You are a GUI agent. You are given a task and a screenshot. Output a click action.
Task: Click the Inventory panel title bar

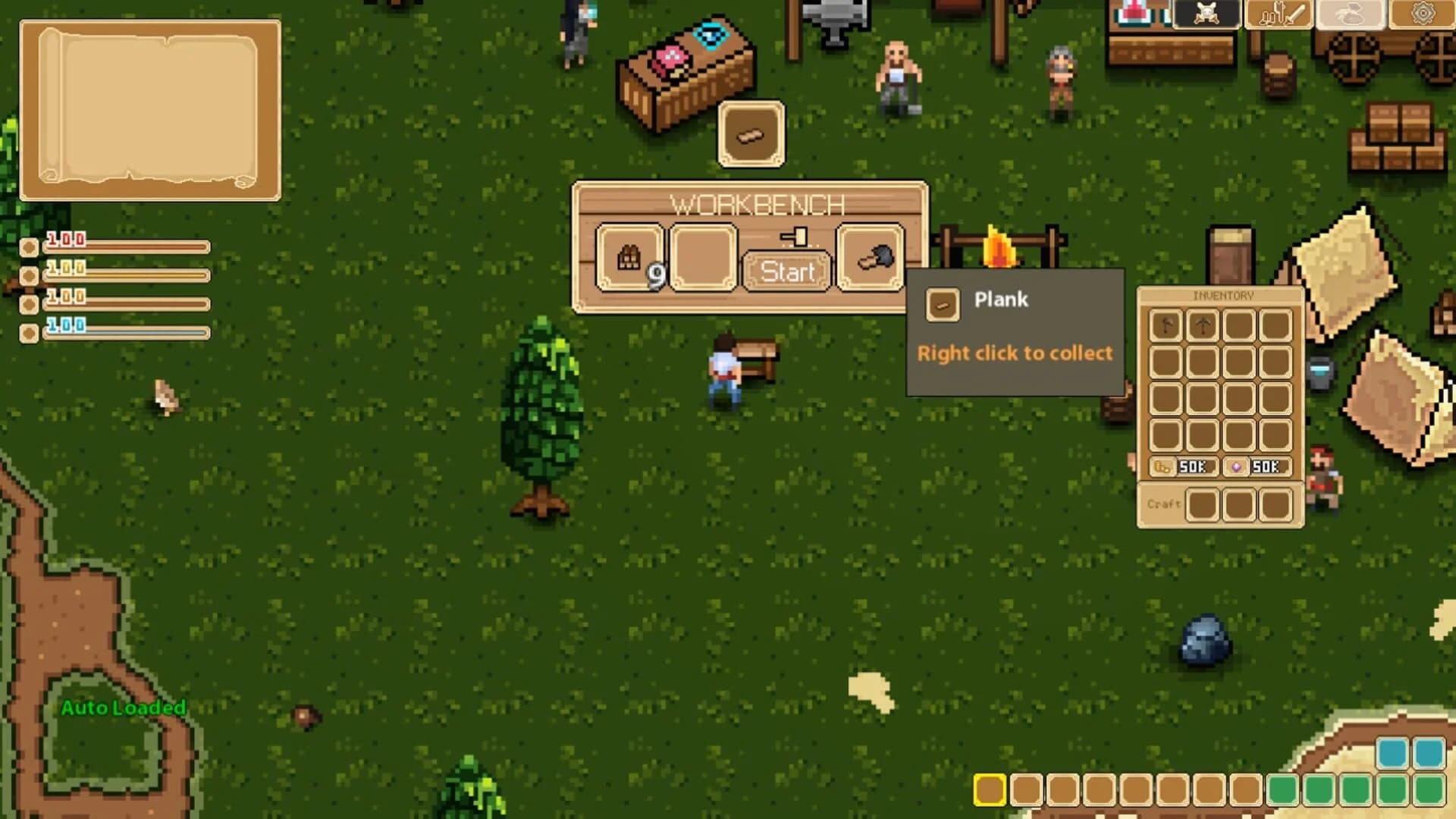1222,295
